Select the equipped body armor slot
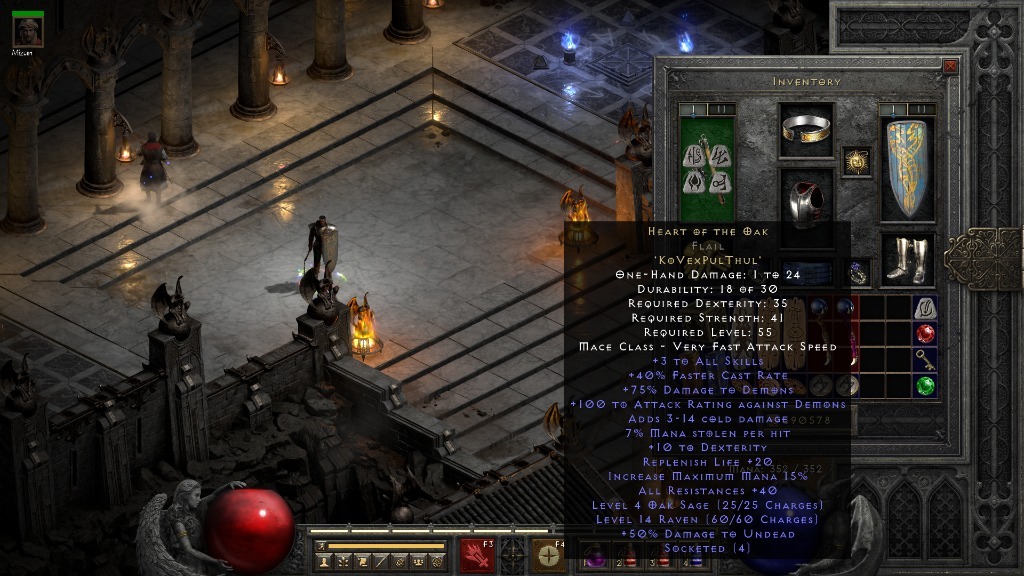1024x576 pixels. pyautogui.click(x=806, y=203)
